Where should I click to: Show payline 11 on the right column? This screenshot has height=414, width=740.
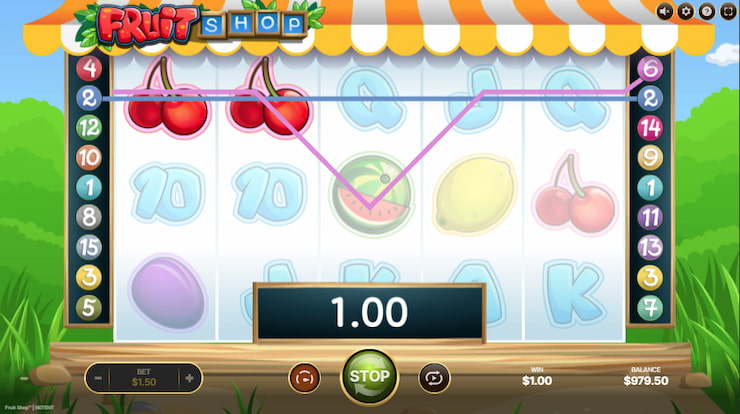(651, 216)
